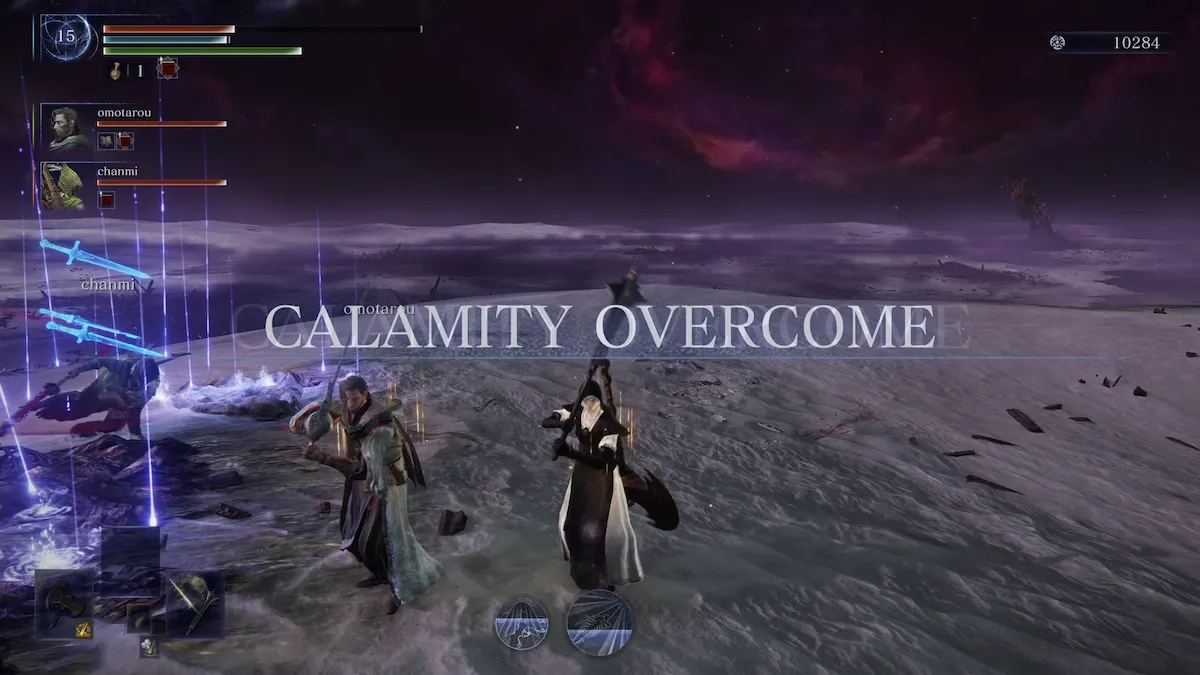The image size is (1200, 675).
Task: Click the red status icon under chanmi
Action: (x=106, y=200)
